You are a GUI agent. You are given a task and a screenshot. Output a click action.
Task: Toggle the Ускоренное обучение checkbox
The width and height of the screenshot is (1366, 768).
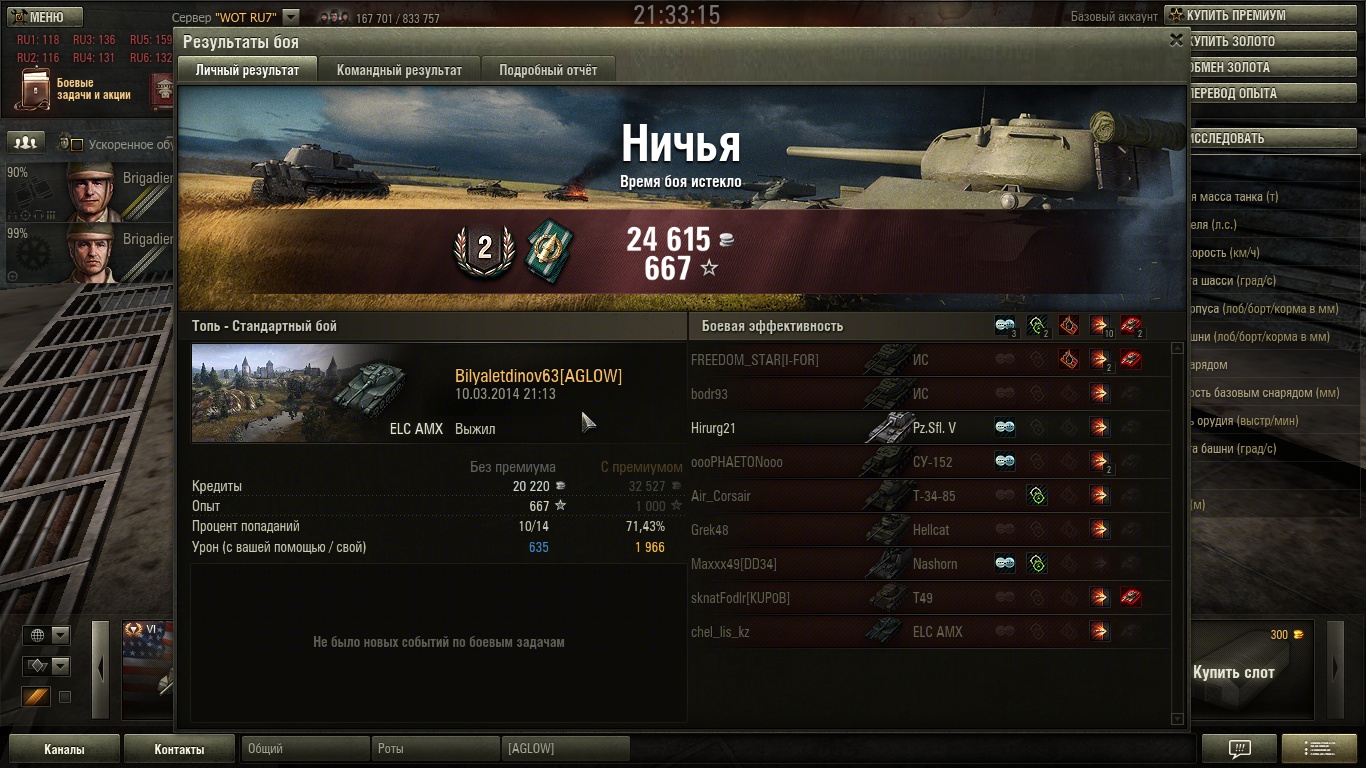pos(77,145)
